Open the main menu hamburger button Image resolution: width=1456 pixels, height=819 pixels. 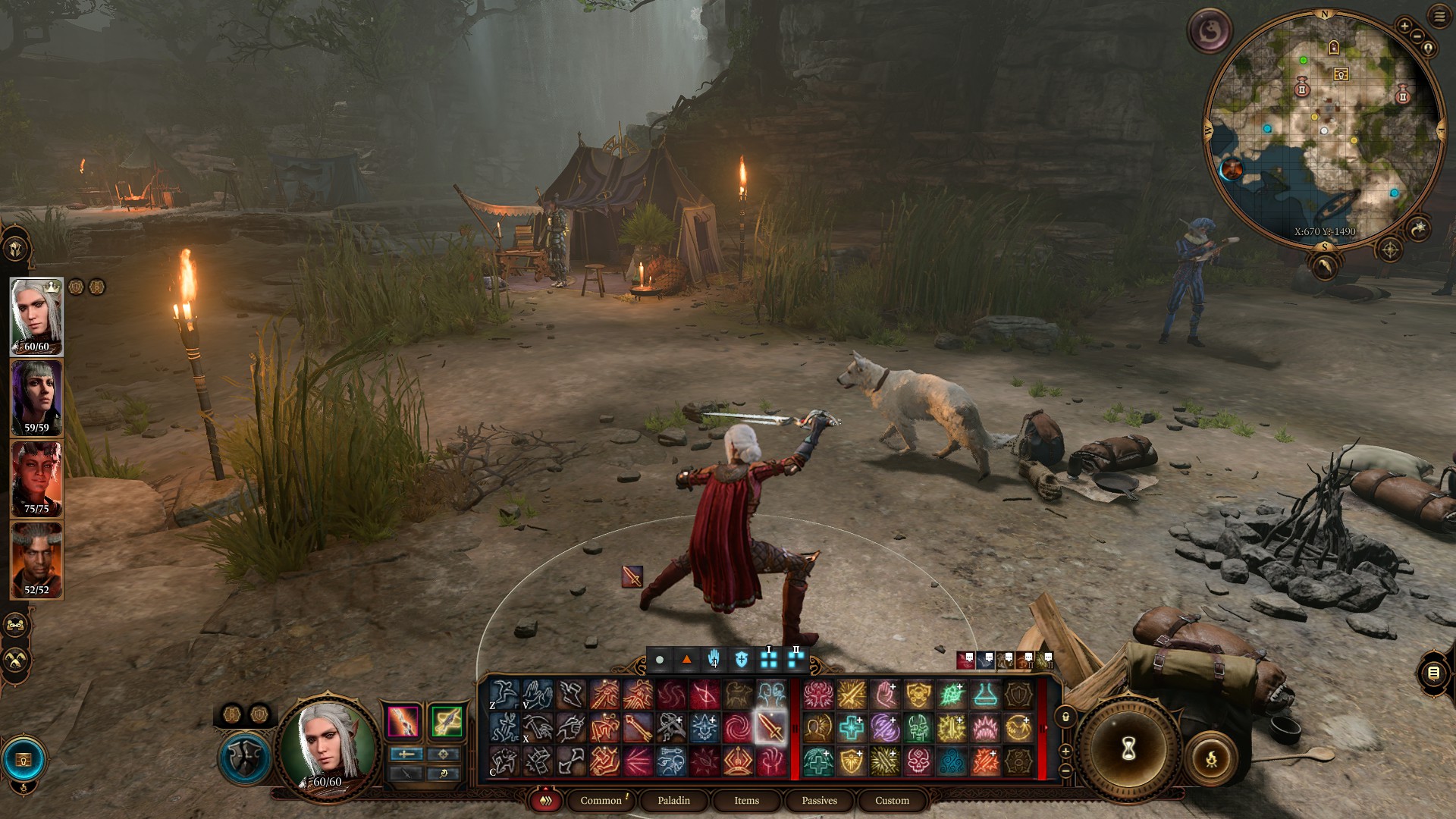click(1439, 17)
